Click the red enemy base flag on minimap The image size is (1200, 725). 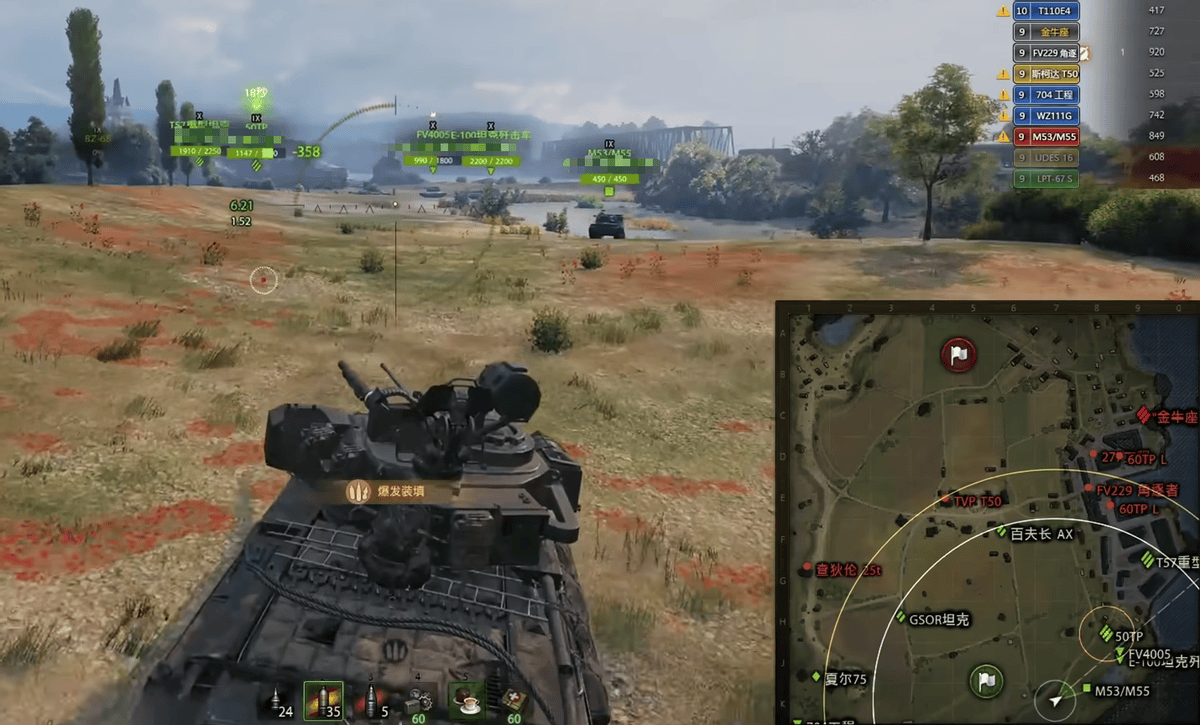(x=958, y=354)
